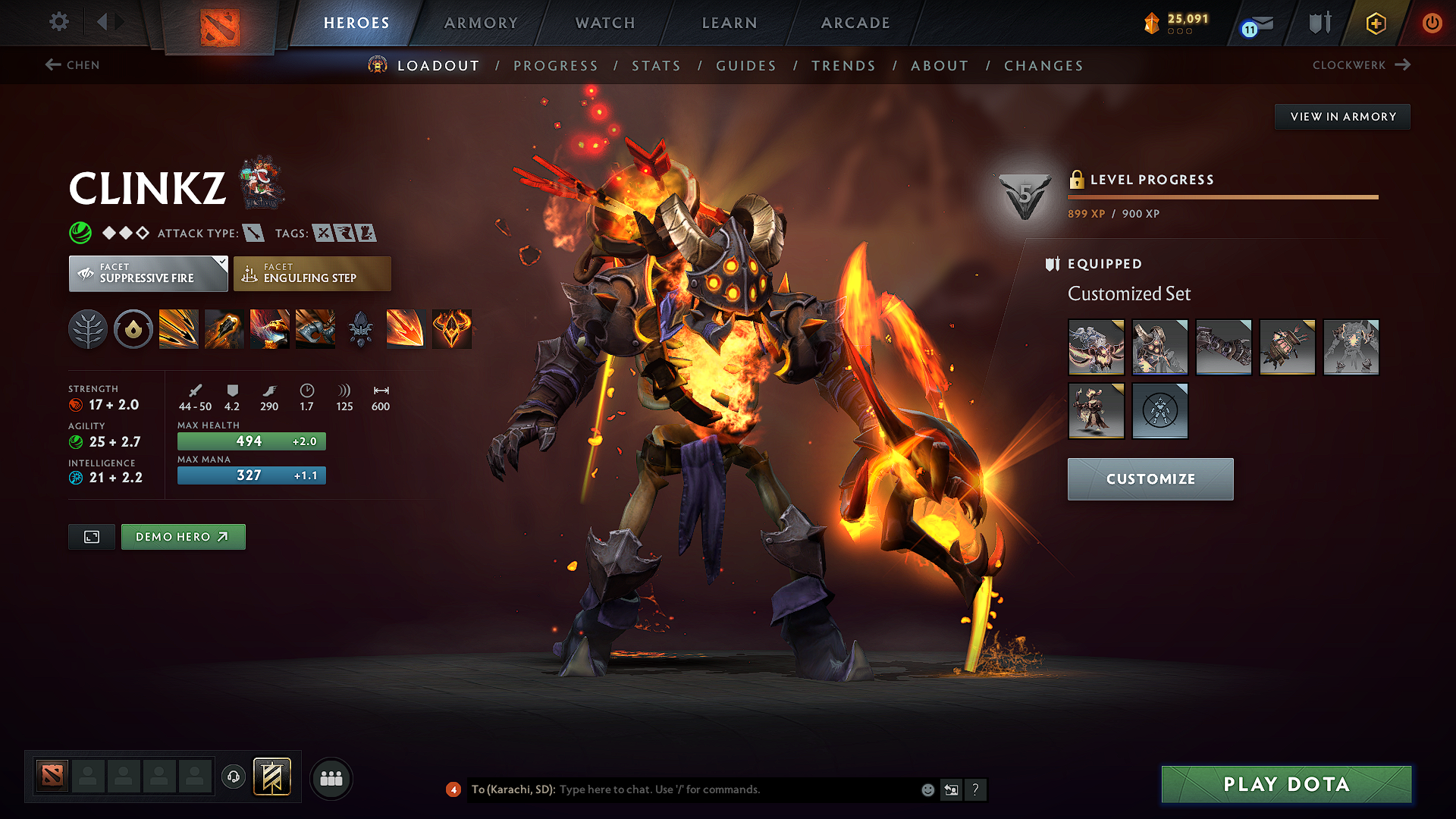Click the DEMO HERO button

pos(183,536)
